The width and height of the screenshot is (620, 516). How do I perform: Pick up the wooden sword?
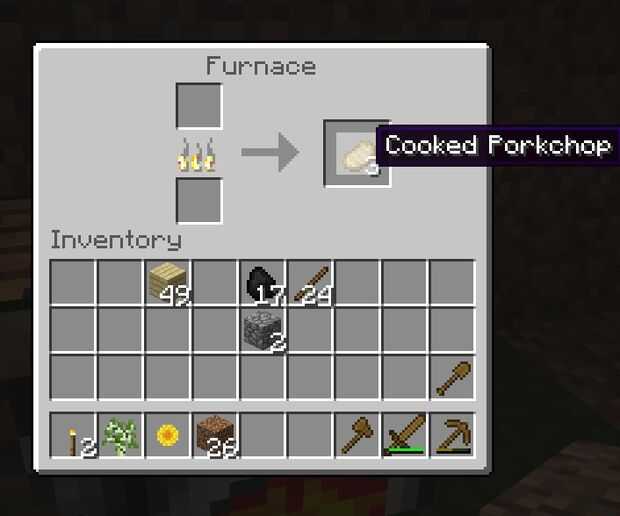click(x=406, y=436)
